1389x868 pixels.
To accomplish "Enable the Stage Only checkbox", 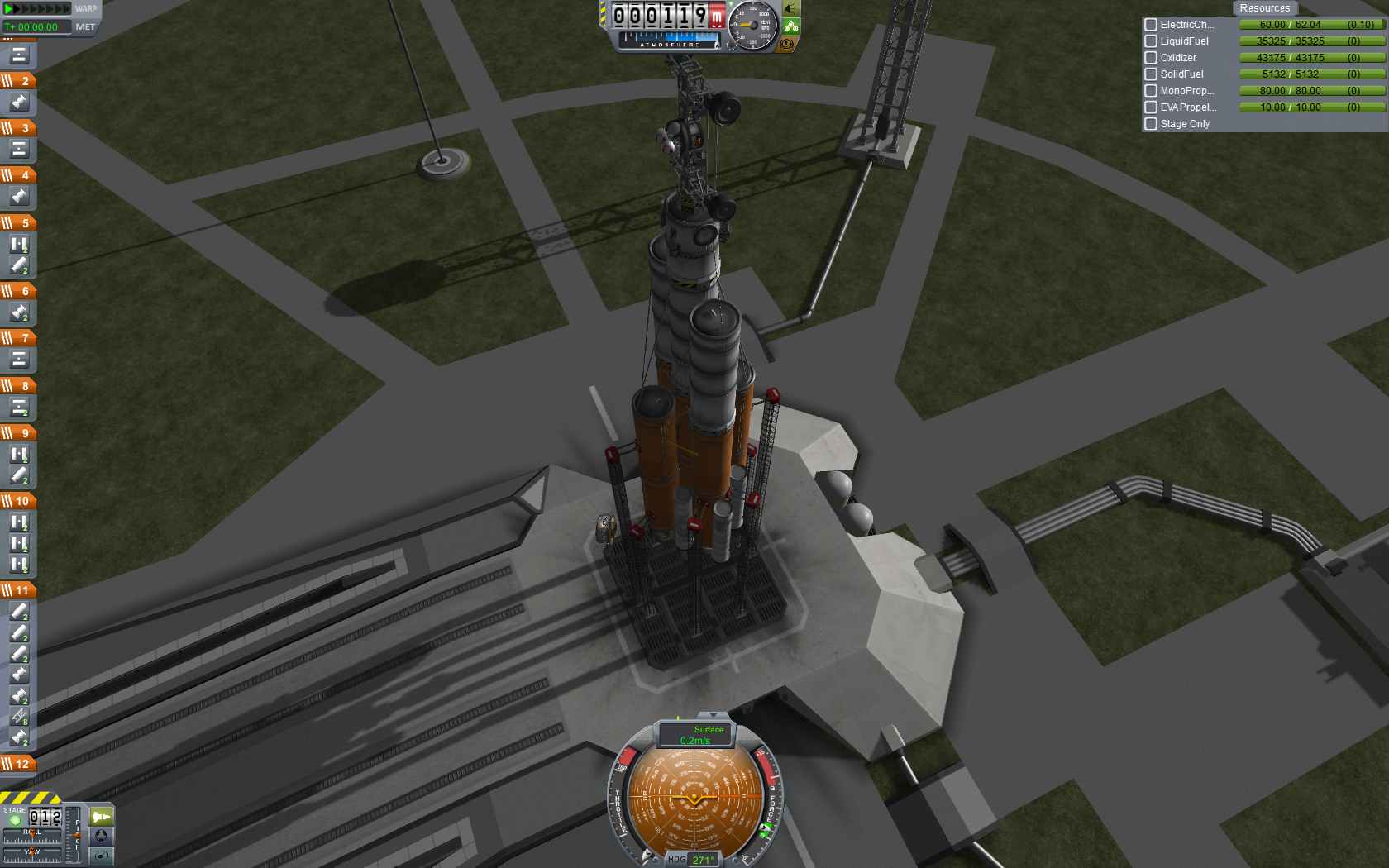I will pos(1151,124).
